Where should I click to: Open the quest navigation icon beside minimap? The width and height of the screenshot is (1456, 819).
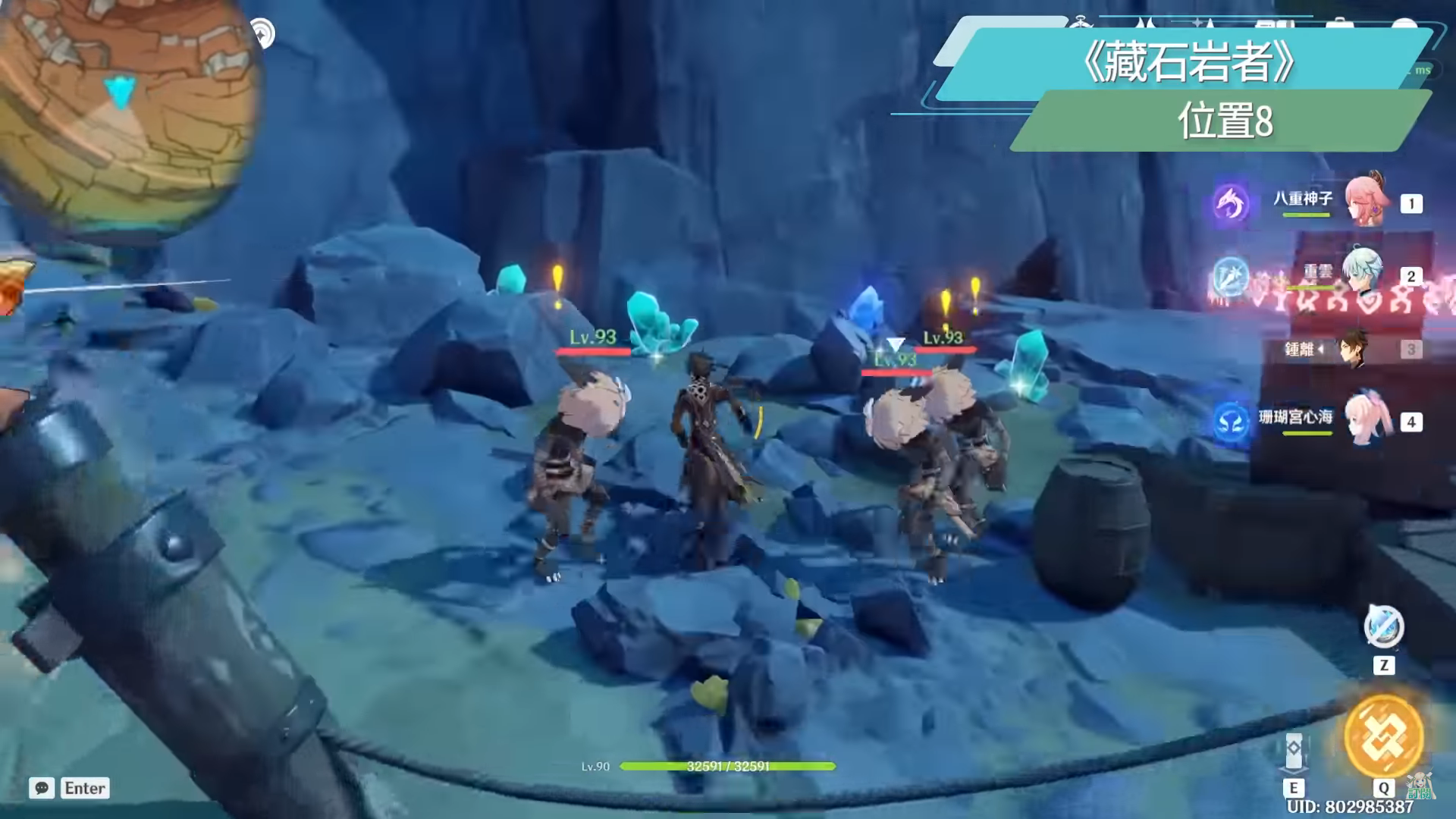pos(262,33)
